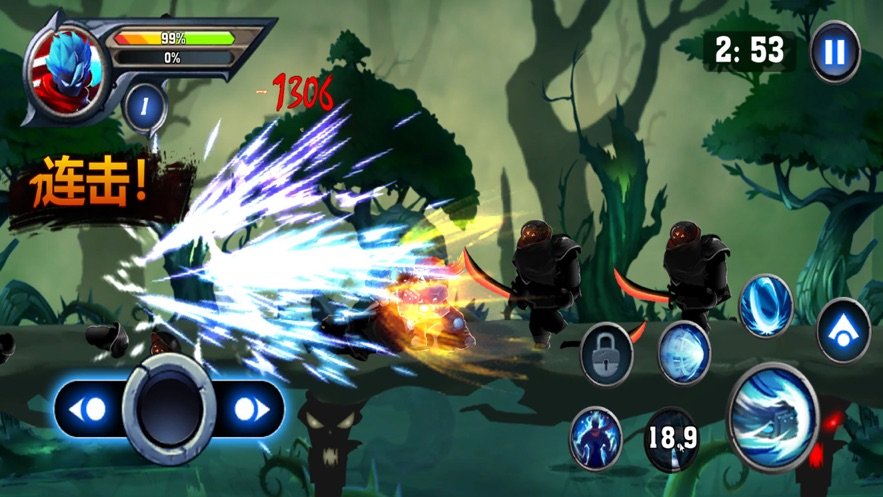
Task: Tap the center joystick knob
Action: pos(169,409)
